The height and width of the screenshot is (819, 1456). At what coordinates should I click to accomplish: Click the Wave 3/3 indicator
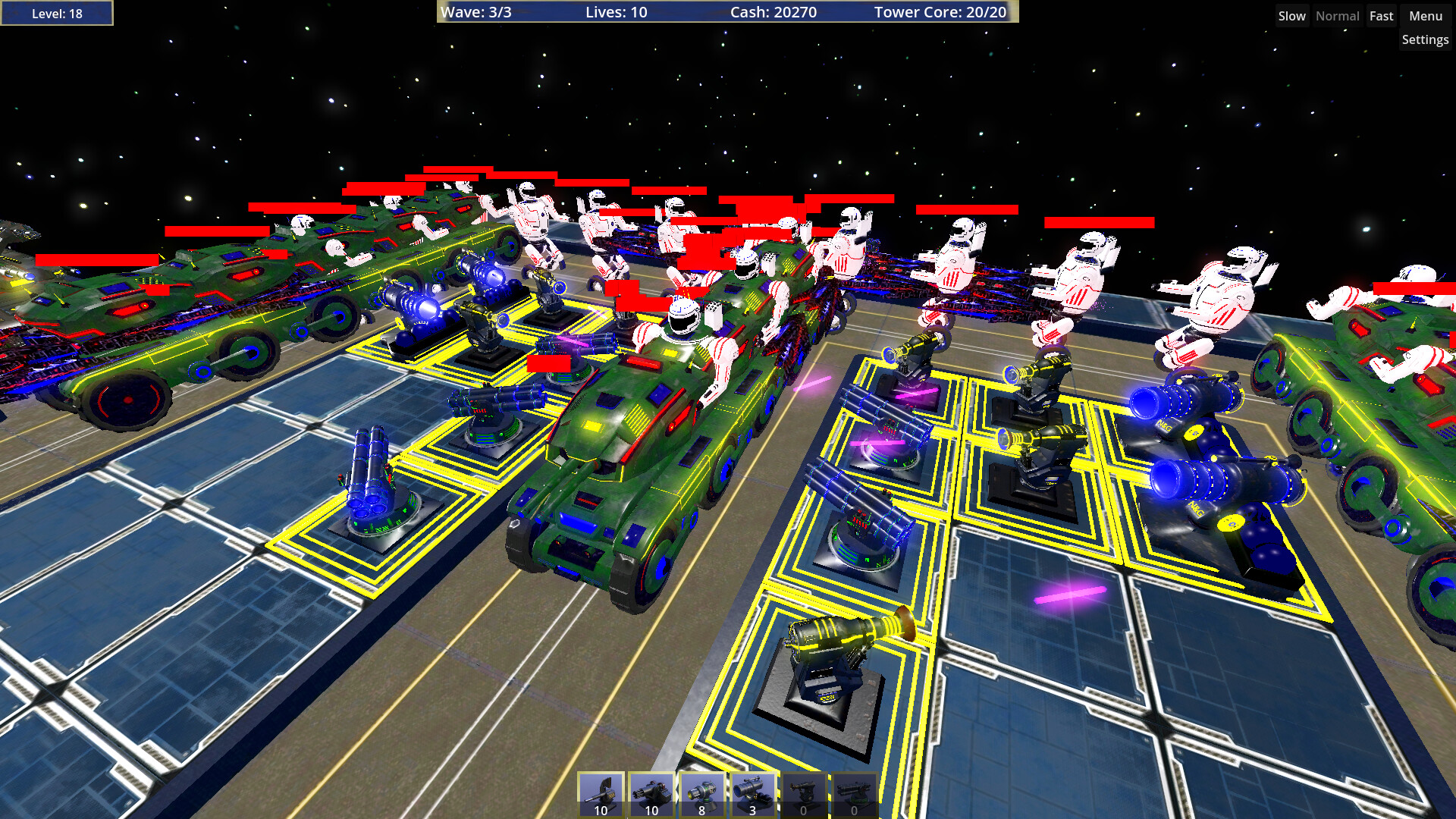(x=479, y=12)
